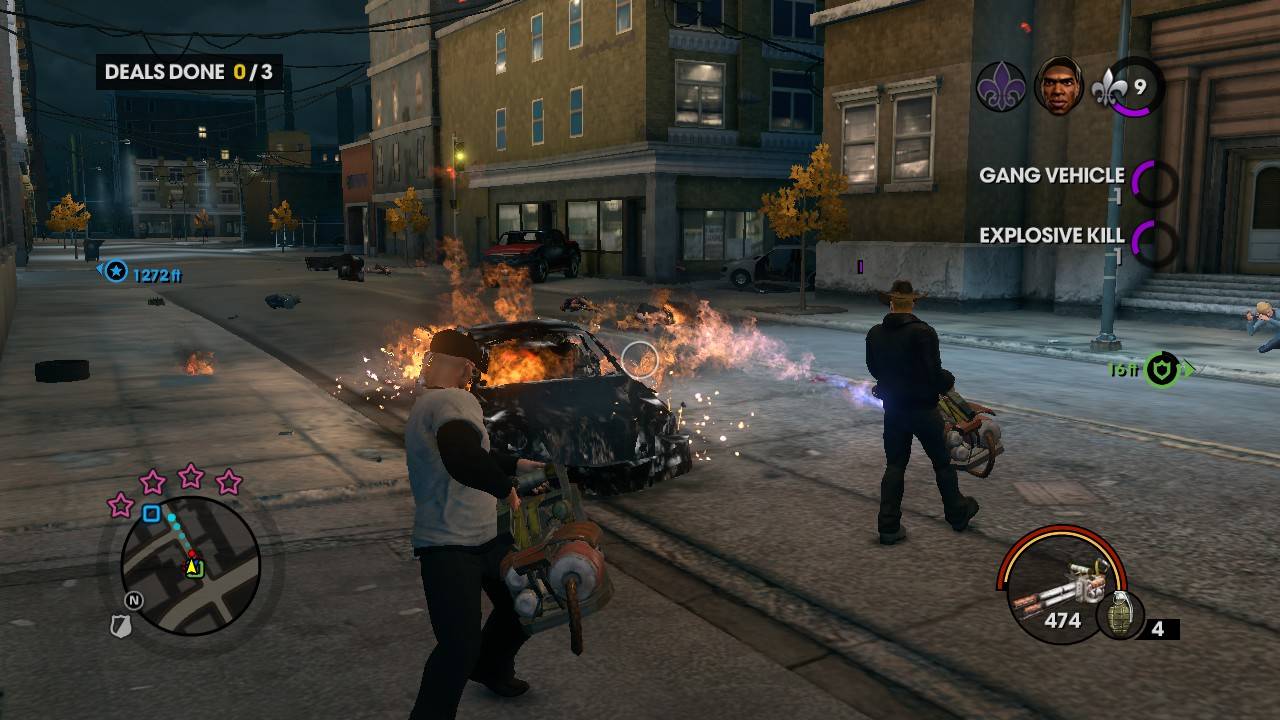Select the Gang Vehicle challenge tracker
1280x720 pixels.
pyautogui.click(x=1076, y=178)
